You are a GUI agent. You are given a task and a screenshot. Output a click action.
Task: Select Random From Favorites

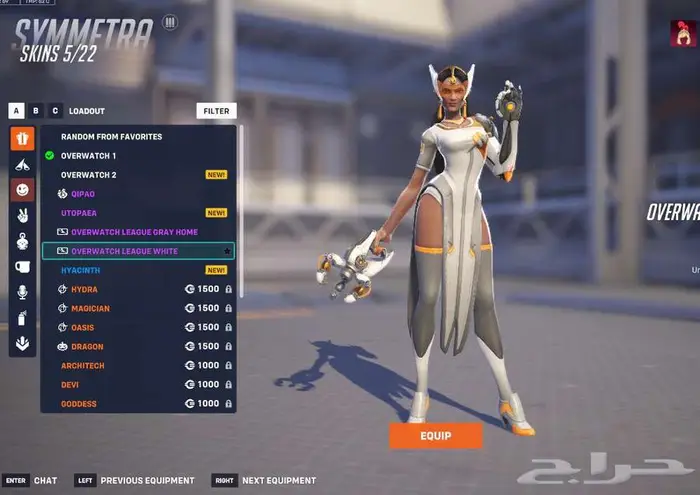(111, 137)
